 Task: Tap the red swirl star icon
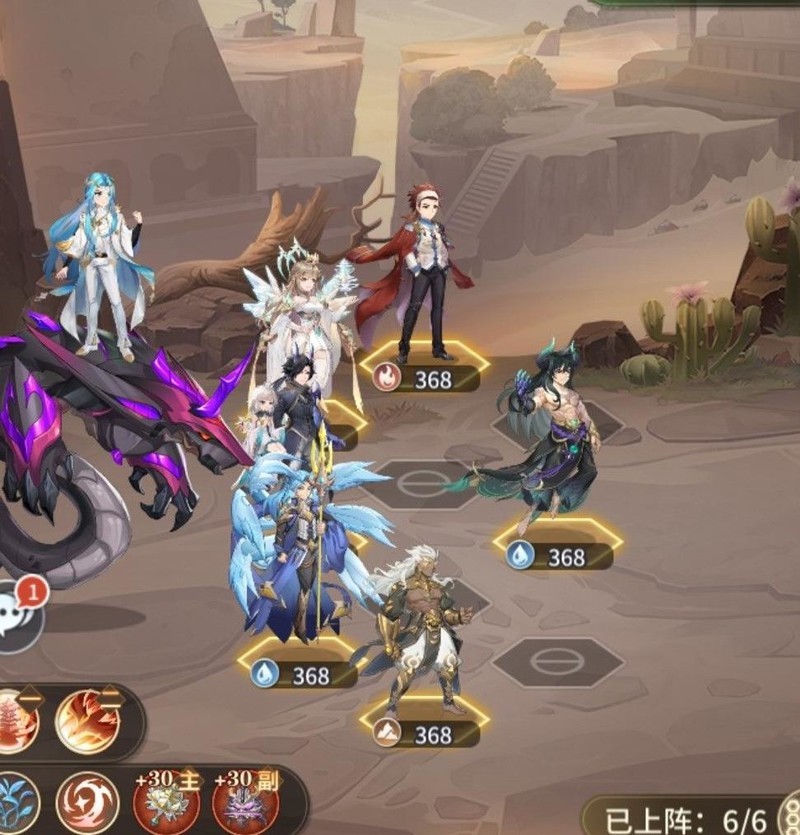87,803
